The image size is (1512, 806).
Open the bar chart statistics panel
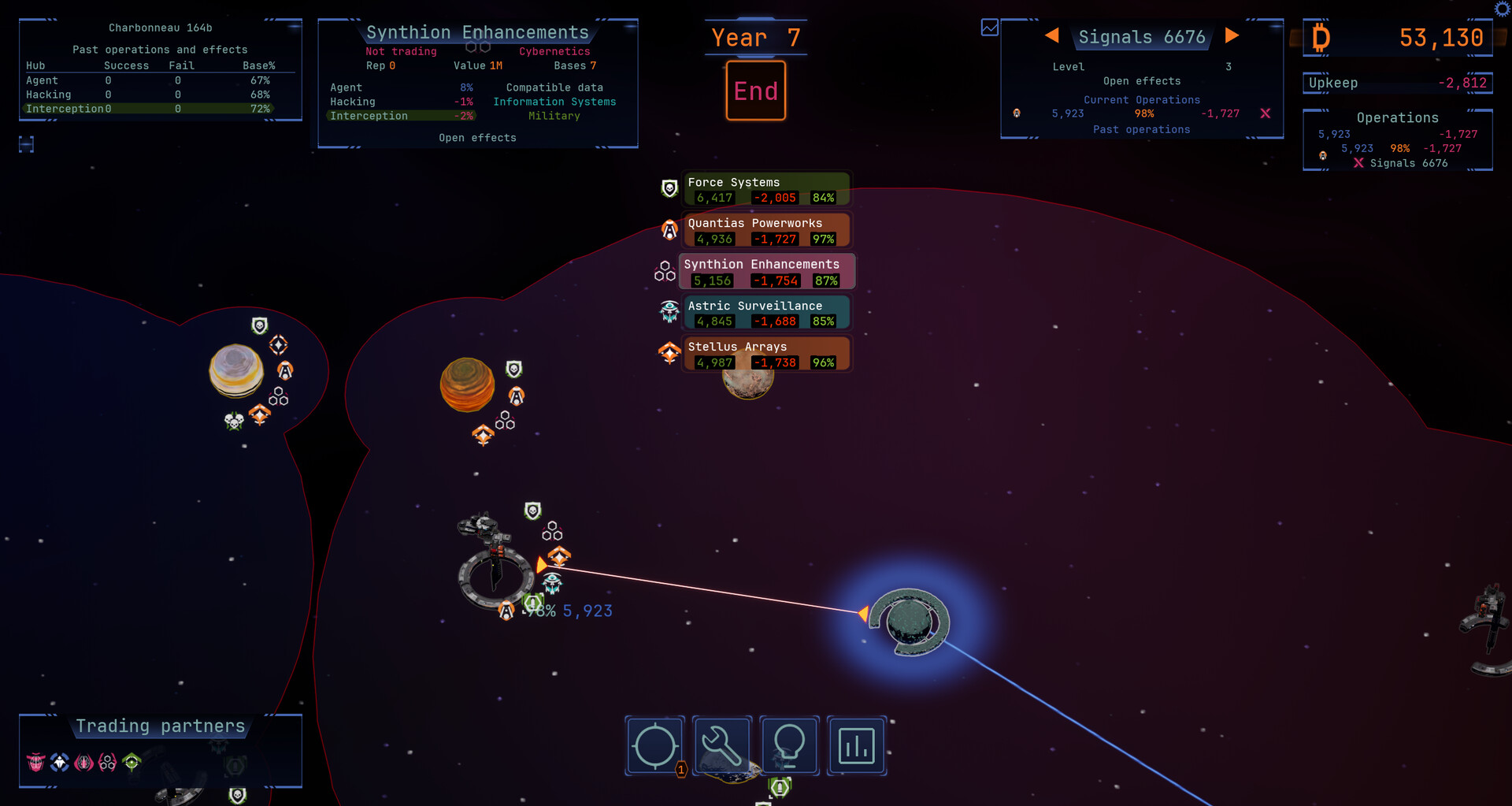point(857,745)
